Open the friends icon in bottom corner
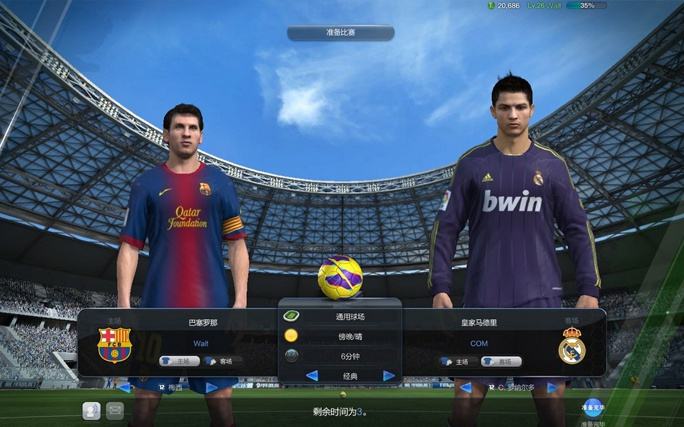Screen dimensions: 684x427 pos(91,410)
